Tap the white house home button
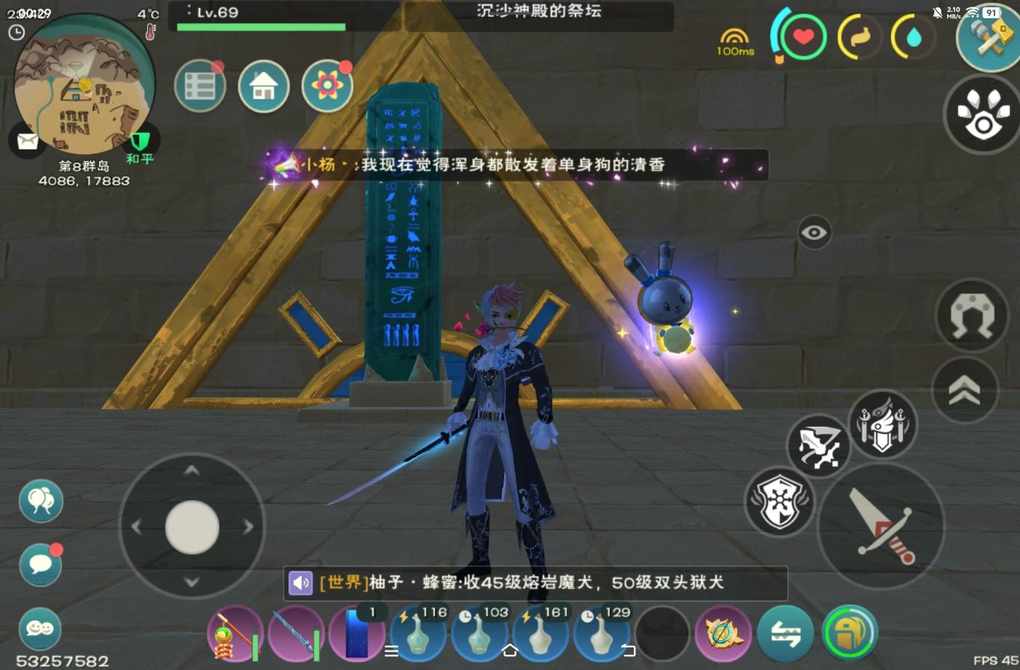 coord(264,87)
